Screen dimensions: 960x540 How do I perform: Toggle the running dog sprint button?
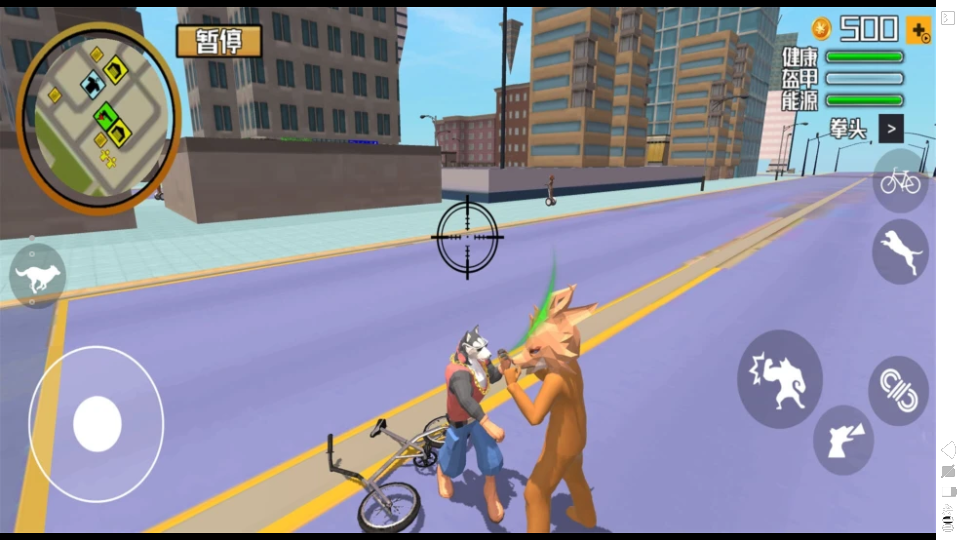pos(38,277)
